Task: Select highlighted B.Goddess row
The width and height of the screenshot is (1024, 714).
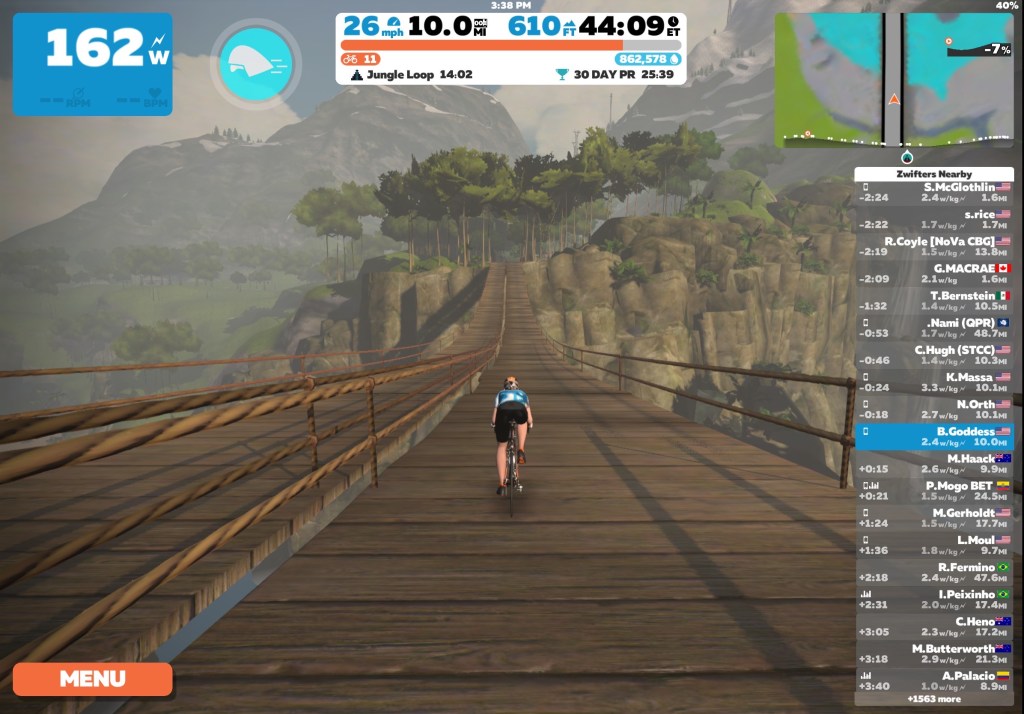Action: 934,436
